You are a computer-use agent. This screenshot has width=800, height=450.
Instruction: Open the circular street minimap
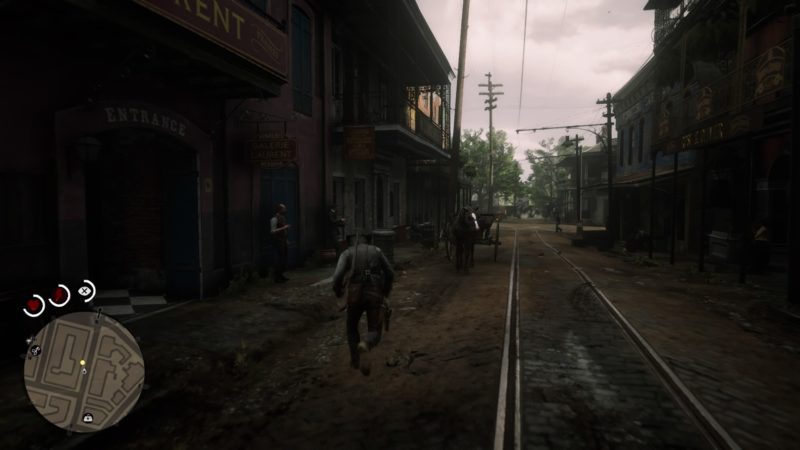pos(84,372)
